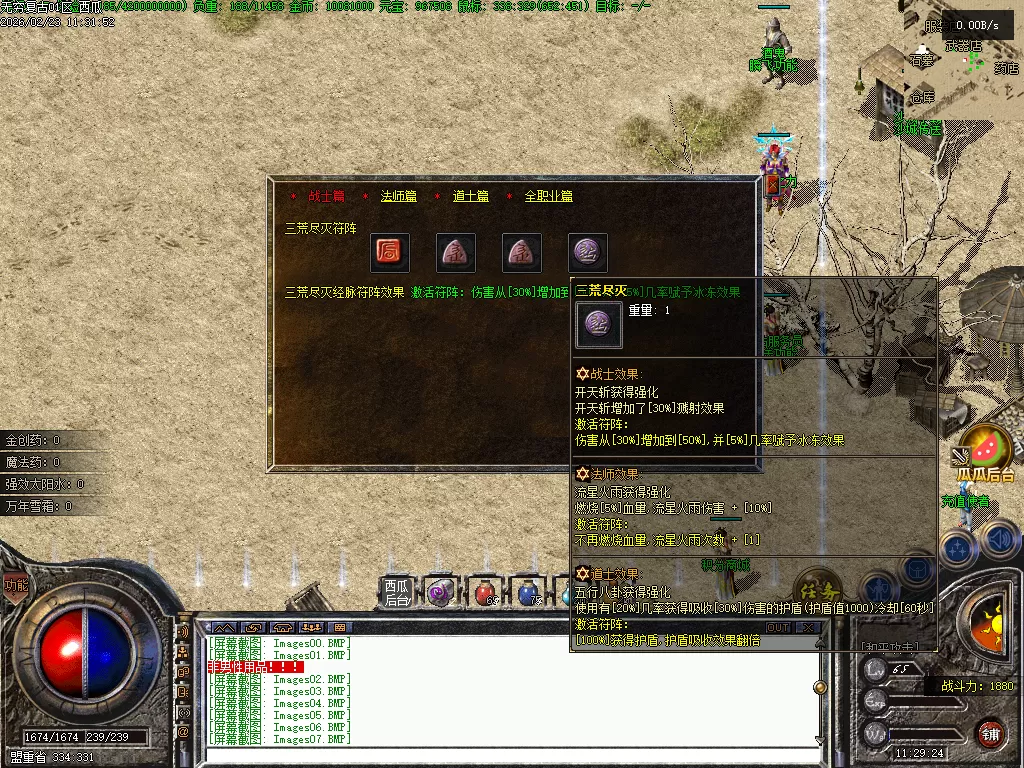Use the red potion in hotbar

tap(485, 593)
